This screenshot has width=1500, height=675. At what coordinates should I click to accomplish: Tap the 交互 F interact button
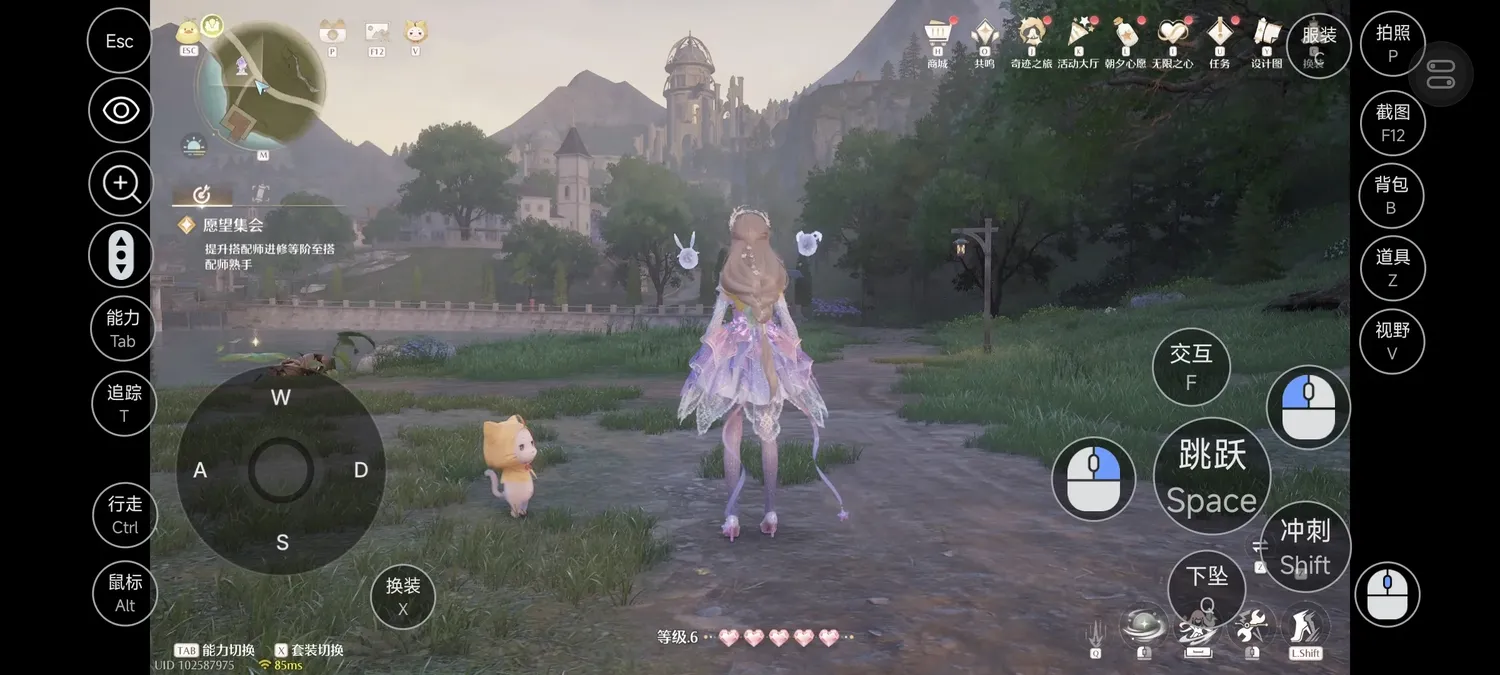click(x=1191, y=366)
